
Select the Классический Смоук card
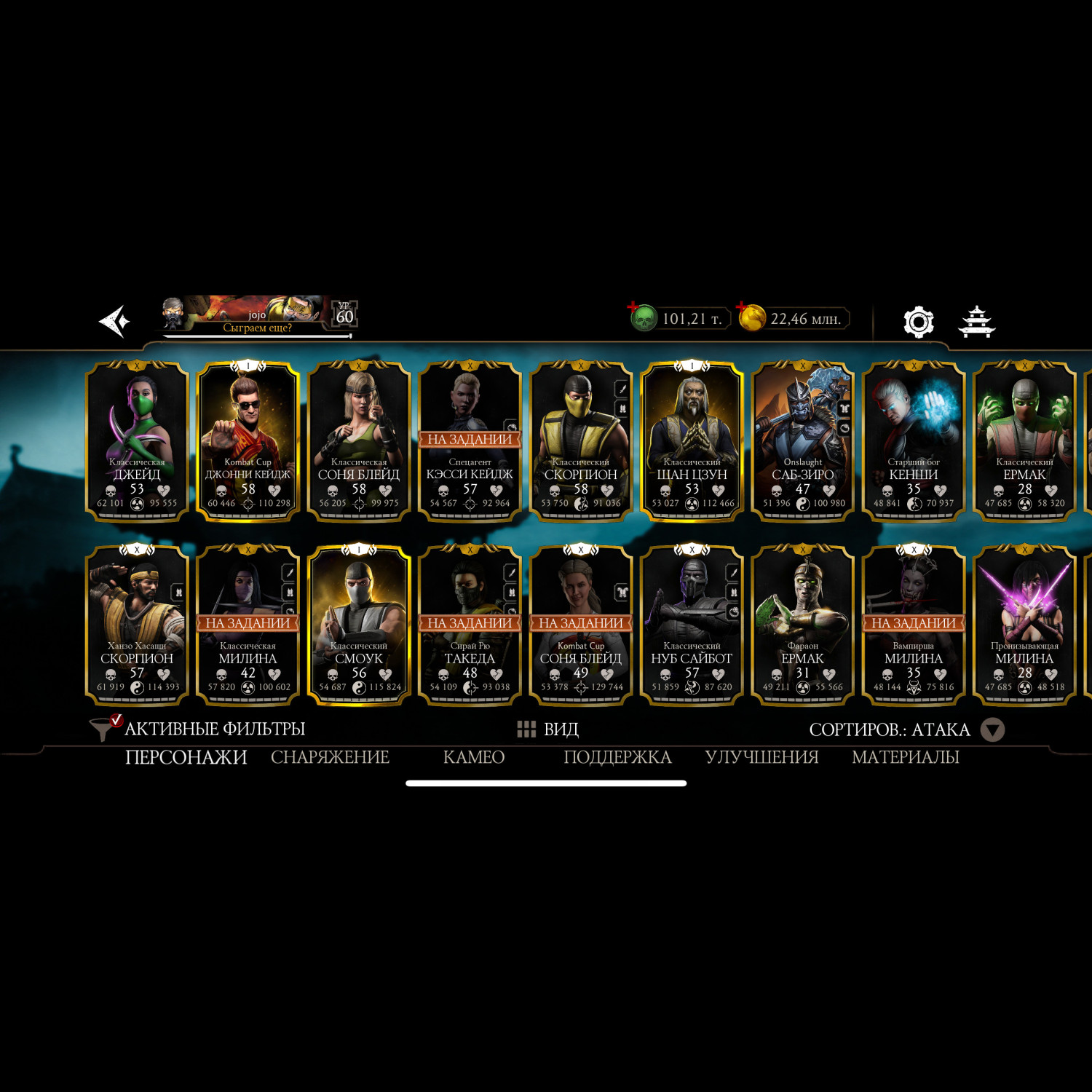359,625
